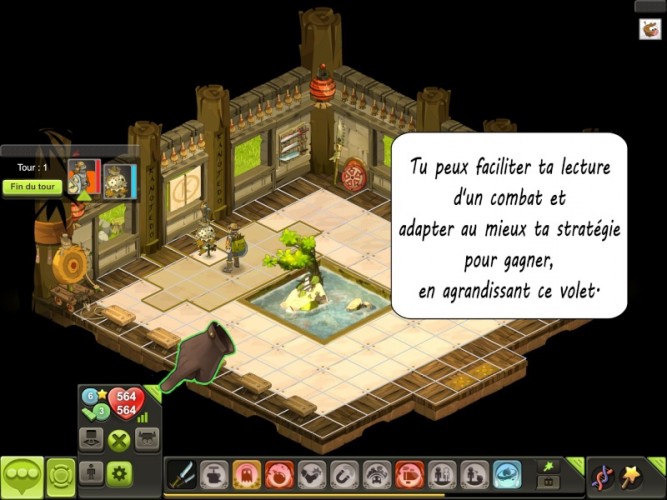Cast the orange ghost spell
Screen dimensions: 667x500
click(246, 474)
